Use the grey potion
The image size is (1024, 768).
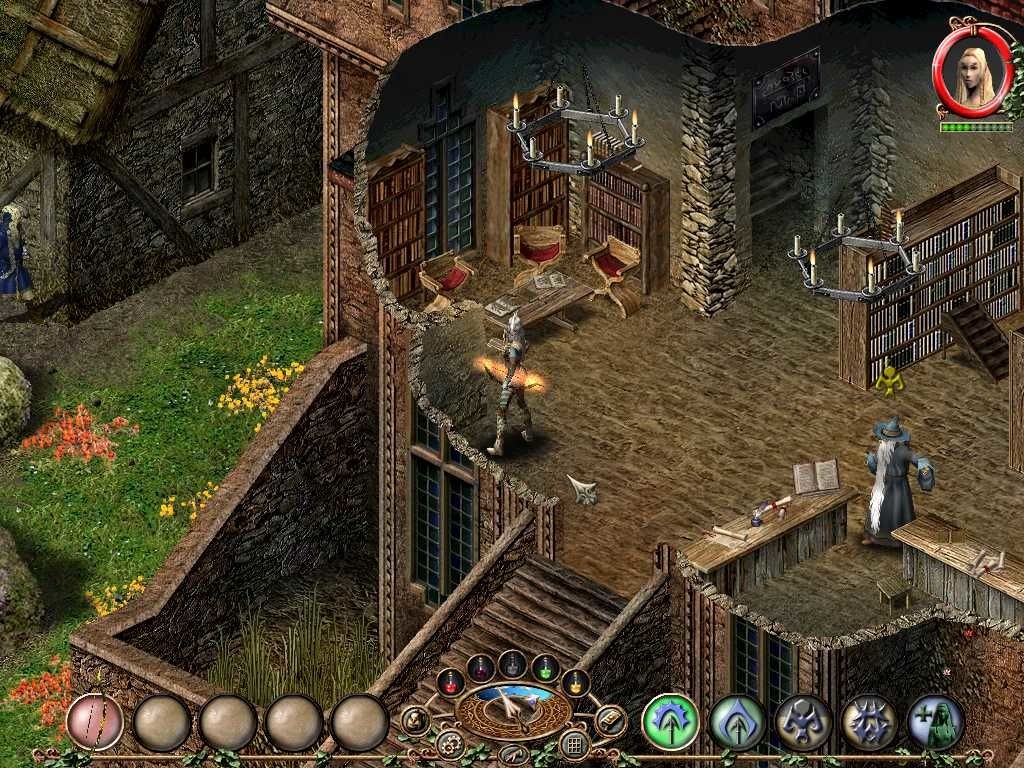point(513,663)
